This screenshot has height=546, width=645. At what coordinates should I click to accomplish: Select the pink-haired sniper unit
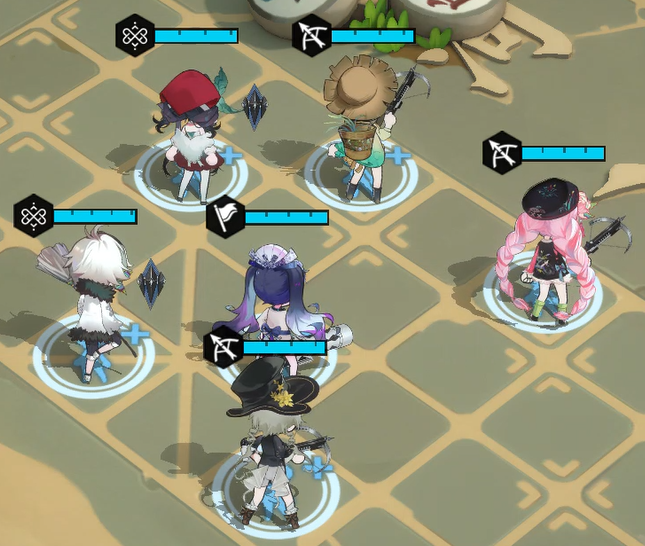(545, 250)
